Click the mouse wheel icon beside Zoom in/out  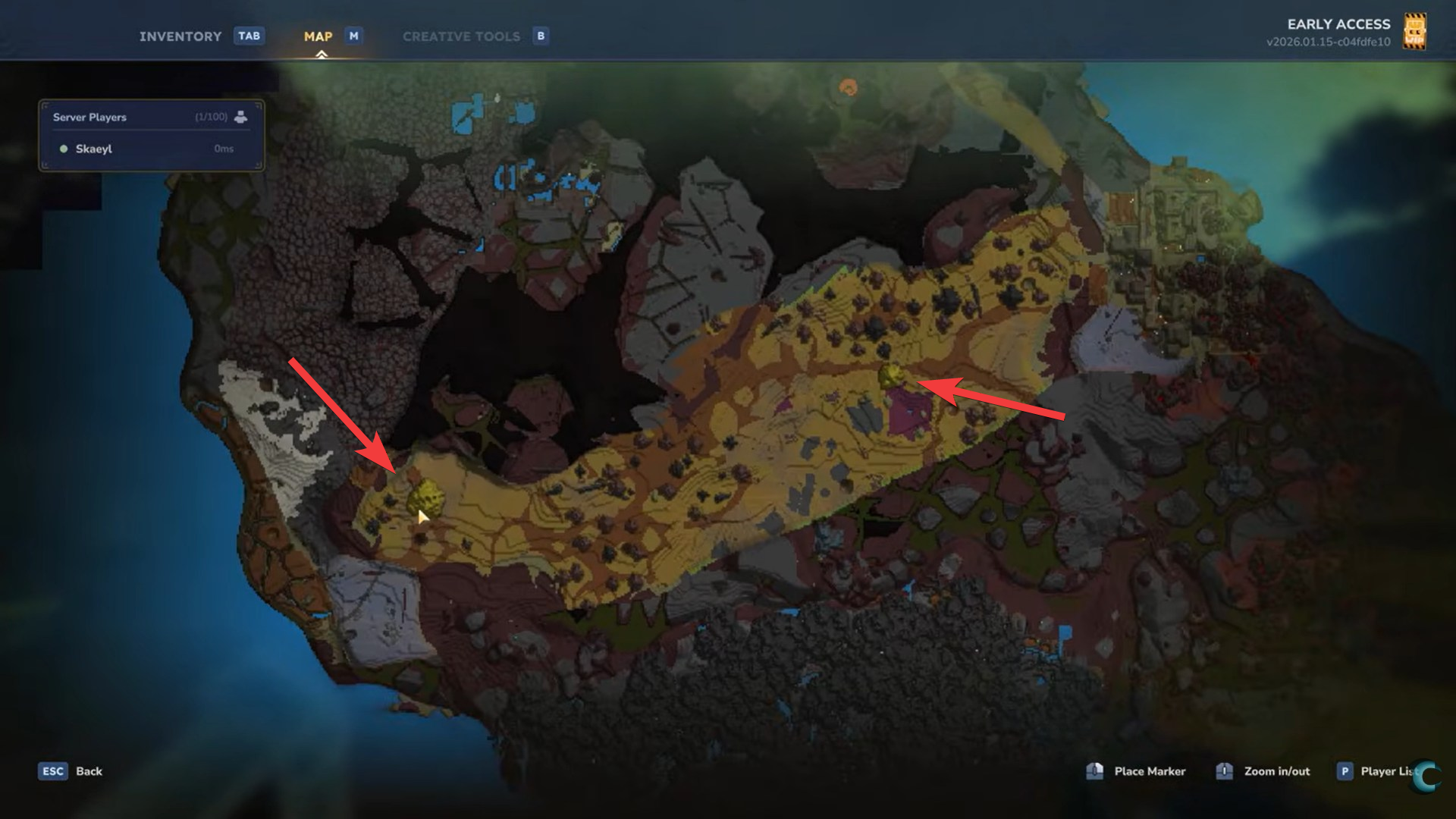[1224, 771]
